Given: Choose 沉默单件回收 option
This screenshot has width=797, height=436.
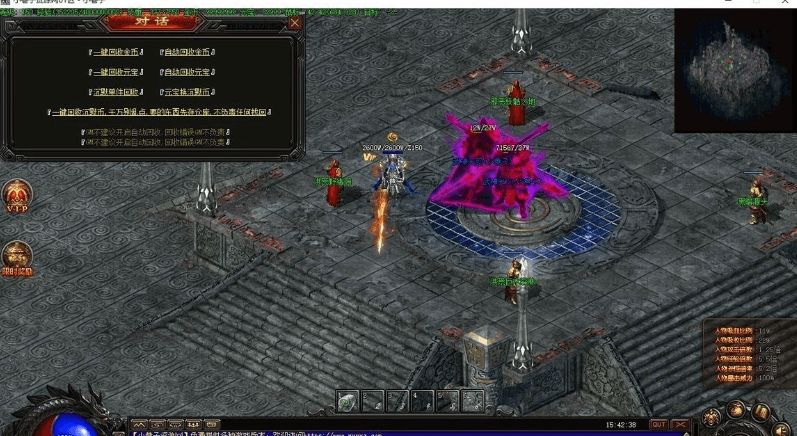Looking at the screenshot, I should click(x=115, y=91).
